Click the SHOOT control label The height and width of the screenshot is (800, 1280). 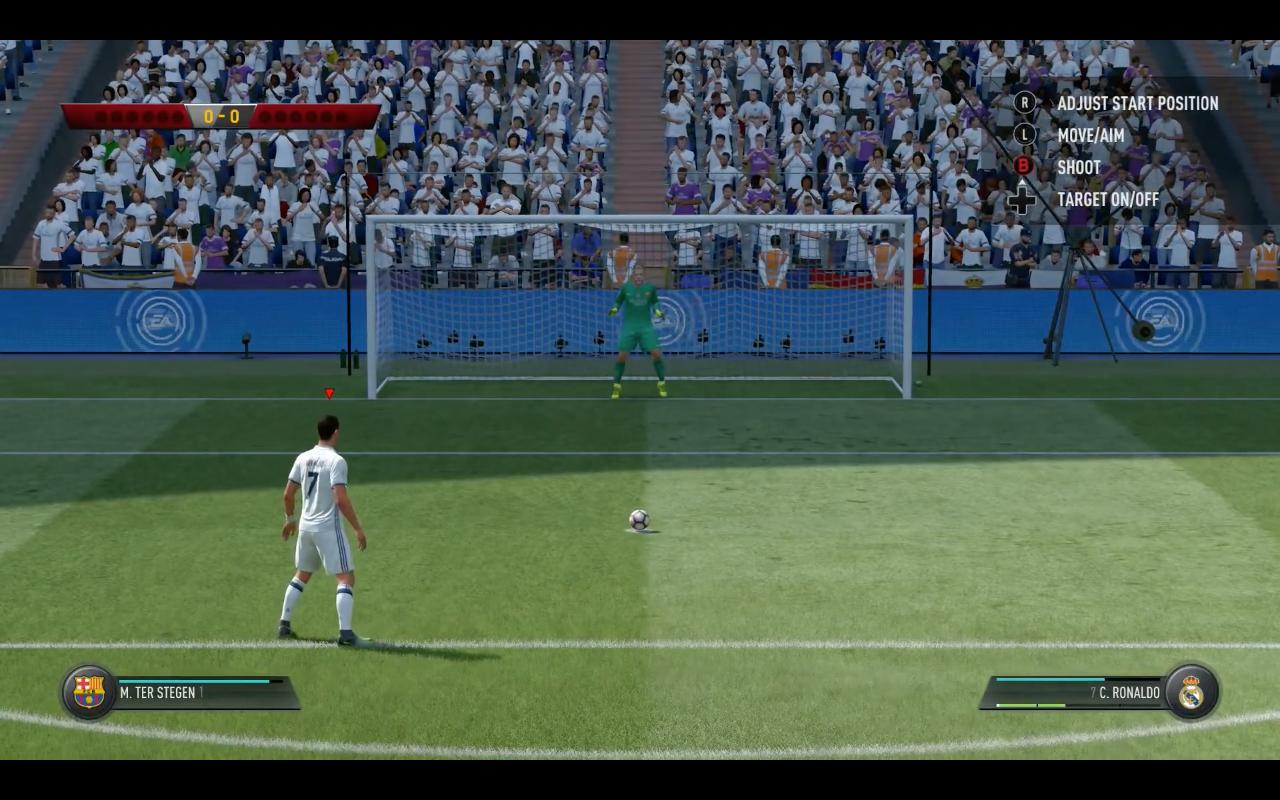pyautogui.click(x=1079, y=167)
